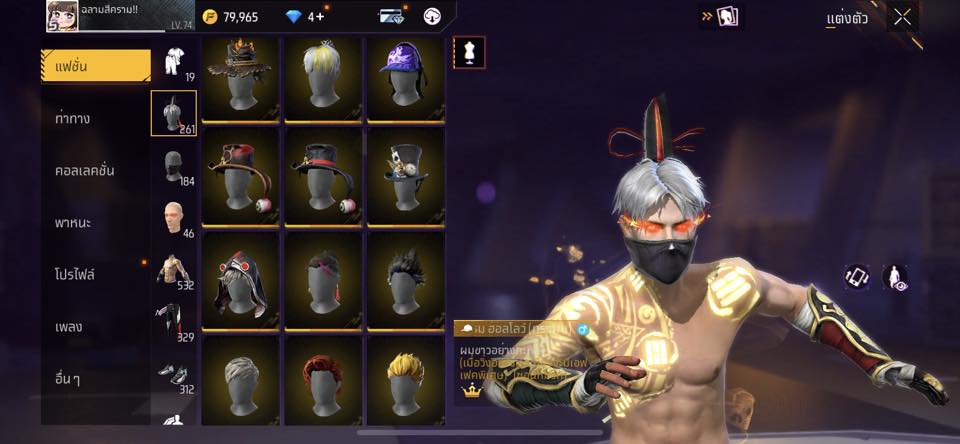Close the vault with the X button

[x=903, y=16]
